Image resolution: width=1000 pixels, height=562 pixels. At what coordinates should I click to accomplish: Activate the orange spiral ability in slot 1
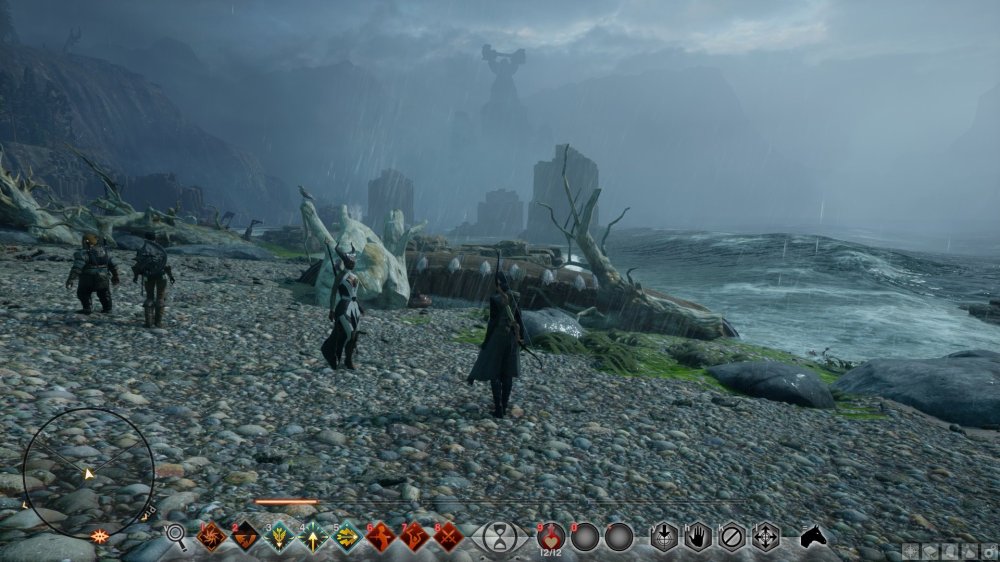[x=211, y=537]
